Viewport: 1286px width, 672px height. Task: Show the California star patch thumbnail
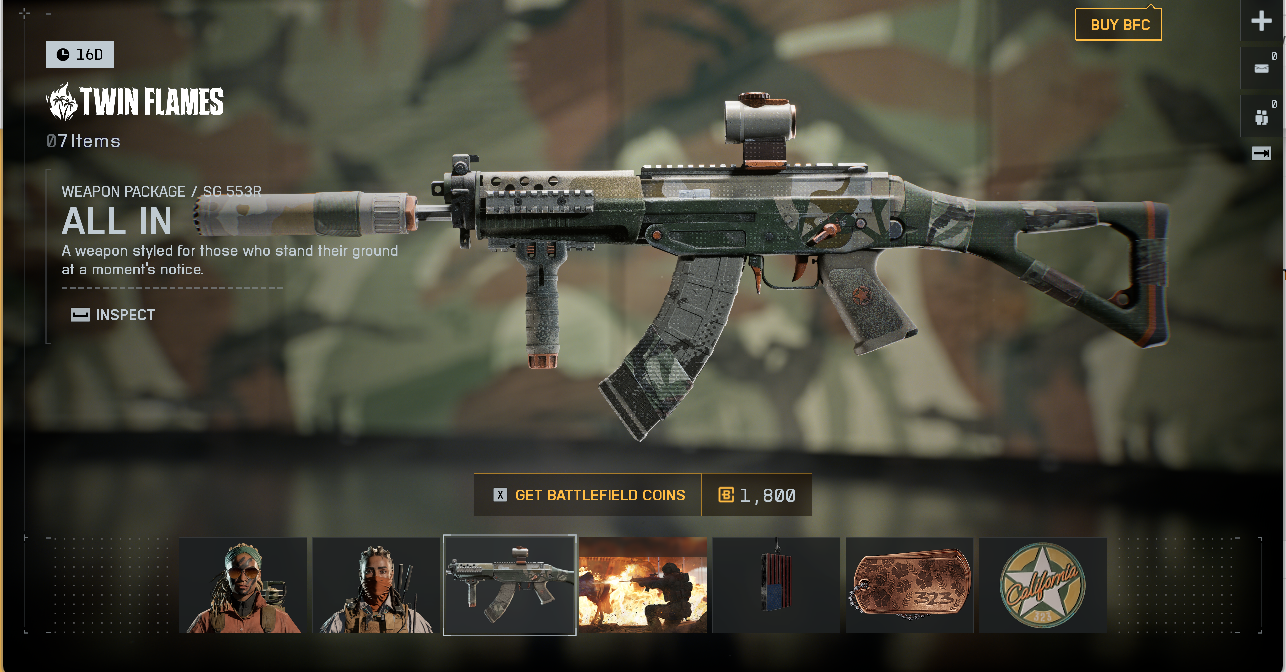coord(1042,585)
